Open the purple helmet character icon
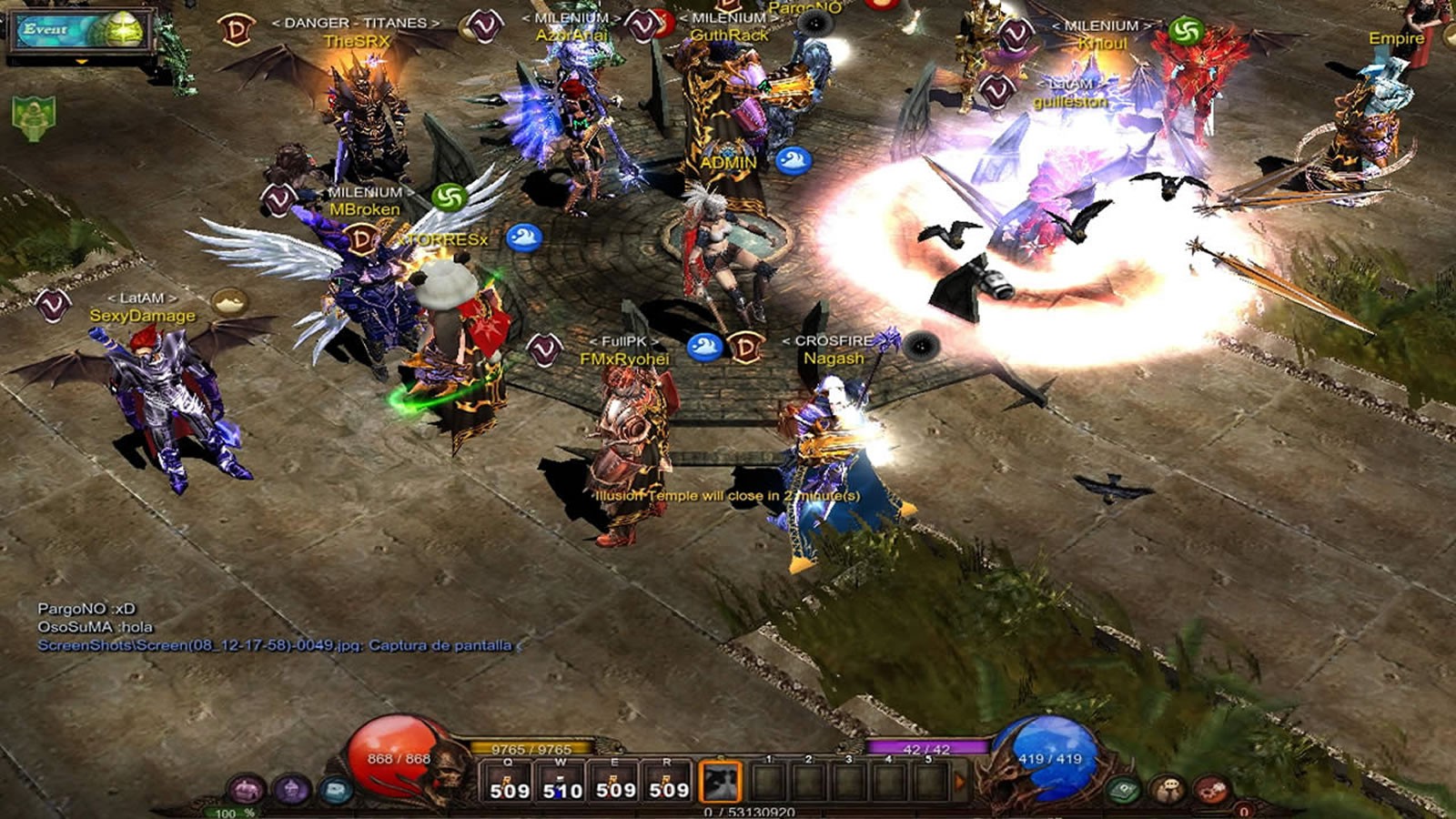 (x=291, y=789)
